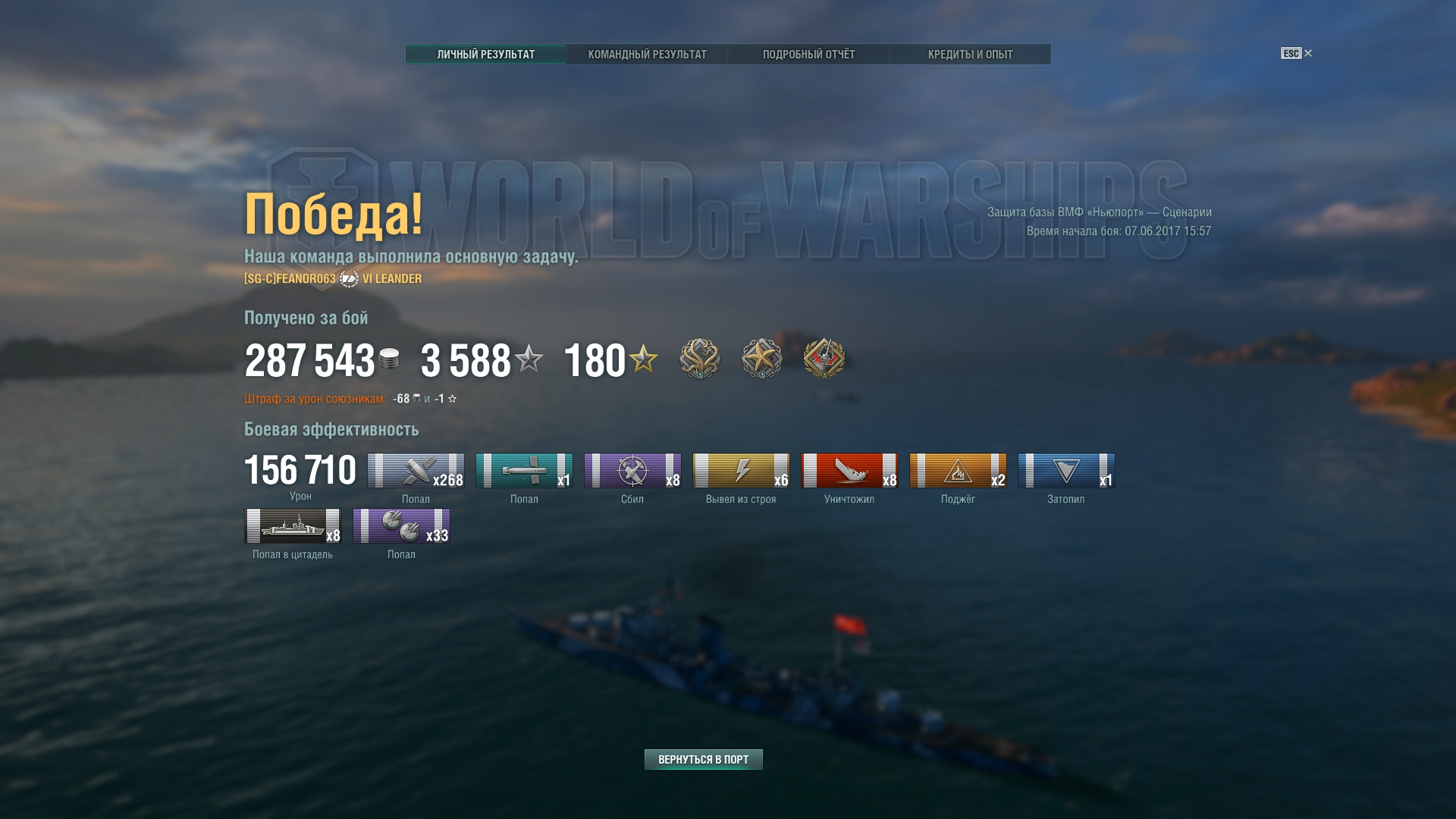The width and height of the screenshot is (1456, 819).
Task: Click the first achievement medal with knot emblem
Action: (x=699, y=359)
